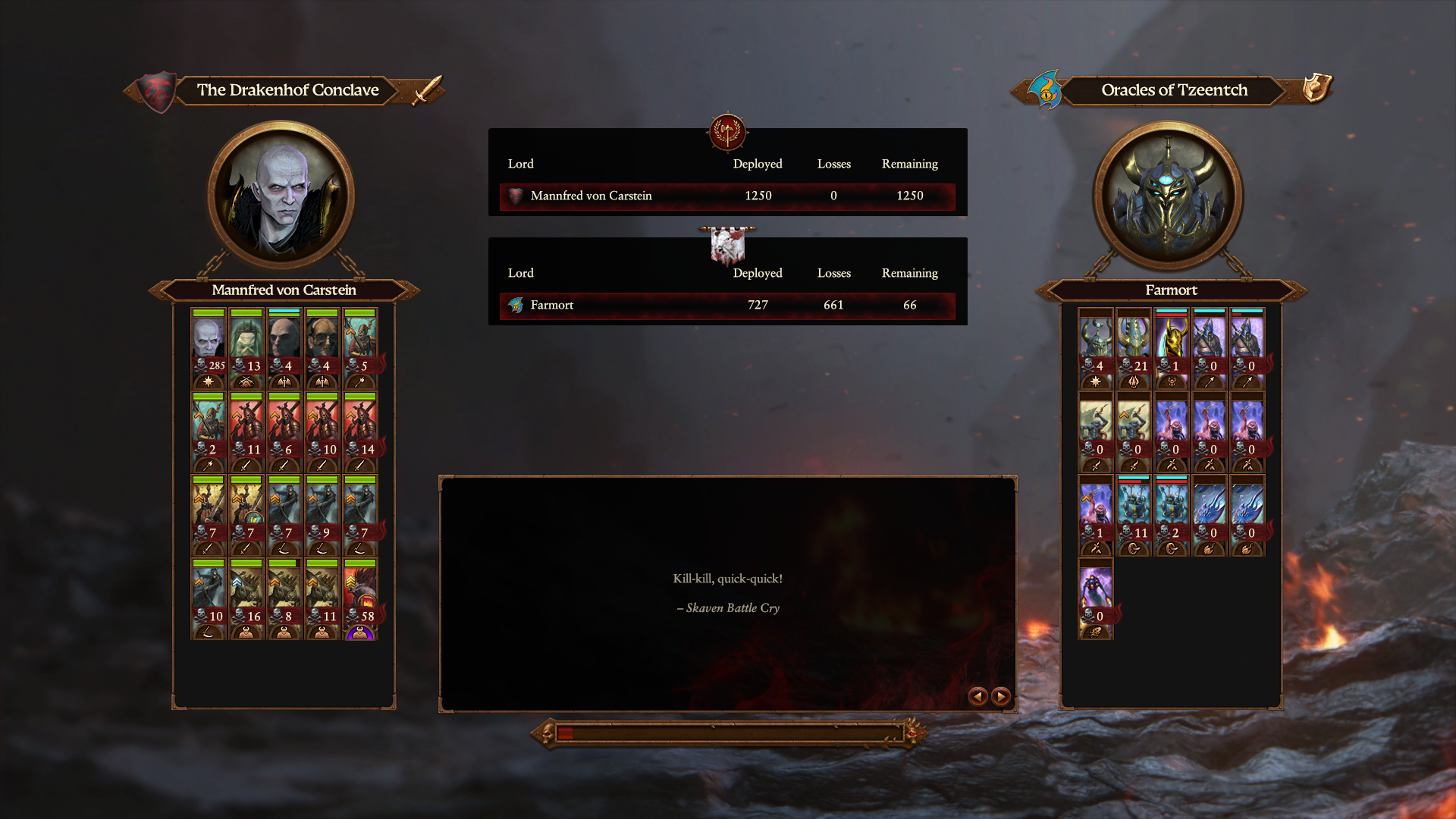Click the Mannfred von Carstein results row
The height and width of the screenshot is (819, 1456).
click(726, 196)
